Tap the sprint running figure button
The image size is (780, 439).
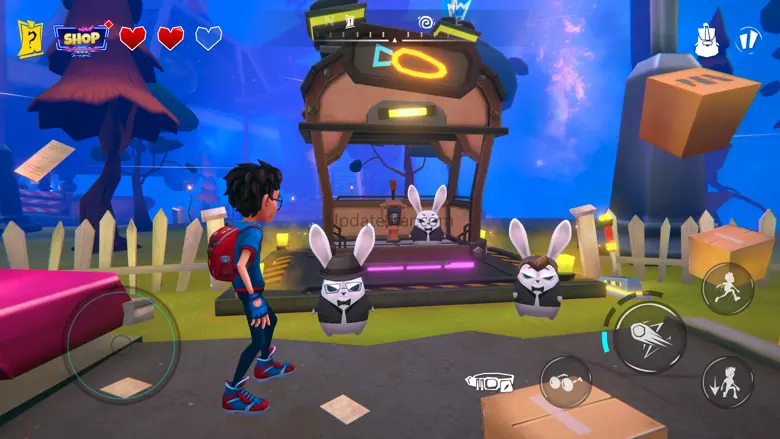coord(727,288)
